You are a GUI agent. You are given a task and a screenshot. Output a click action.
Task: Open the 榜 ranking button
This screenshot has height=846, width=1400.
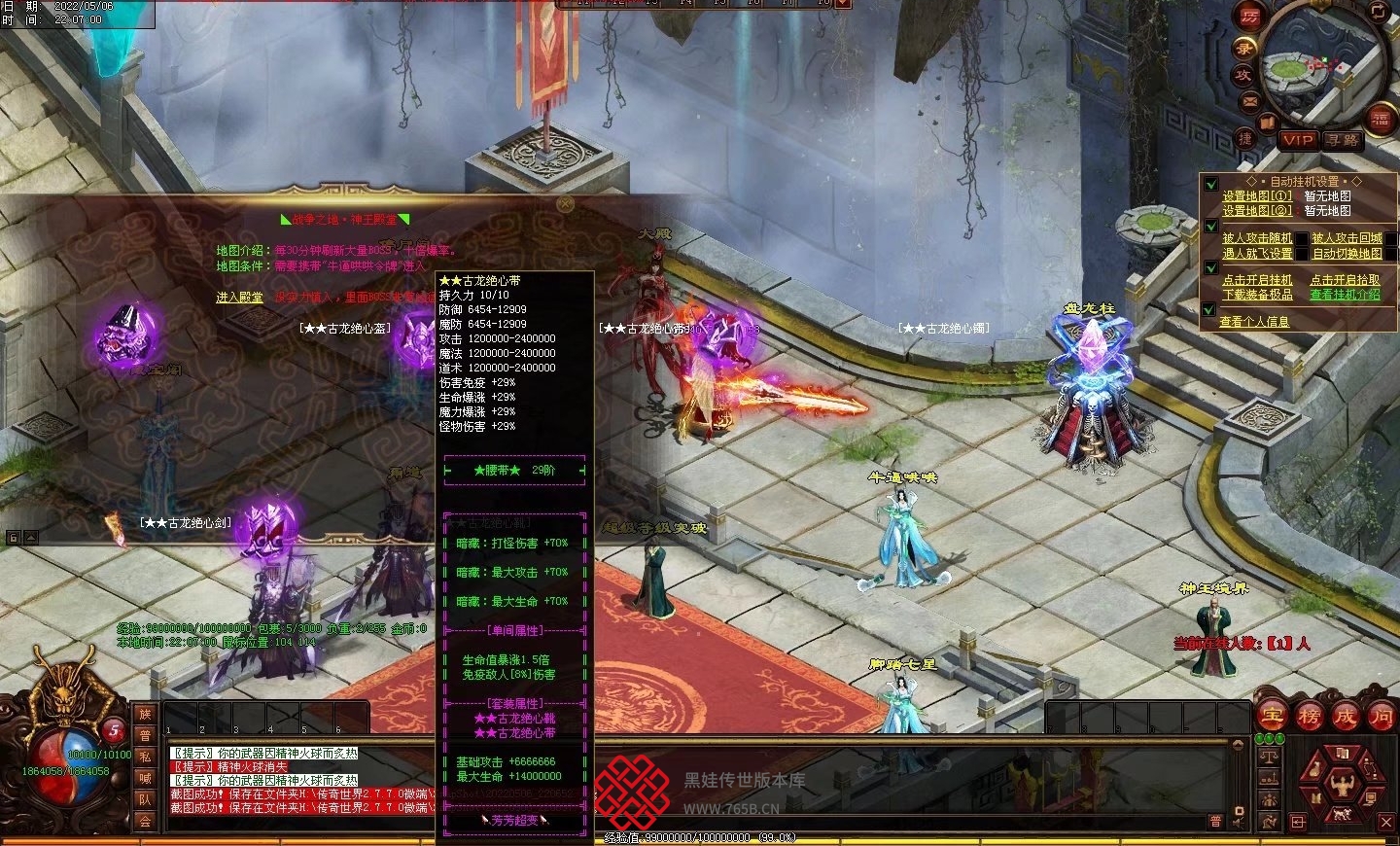(1309, 717)
